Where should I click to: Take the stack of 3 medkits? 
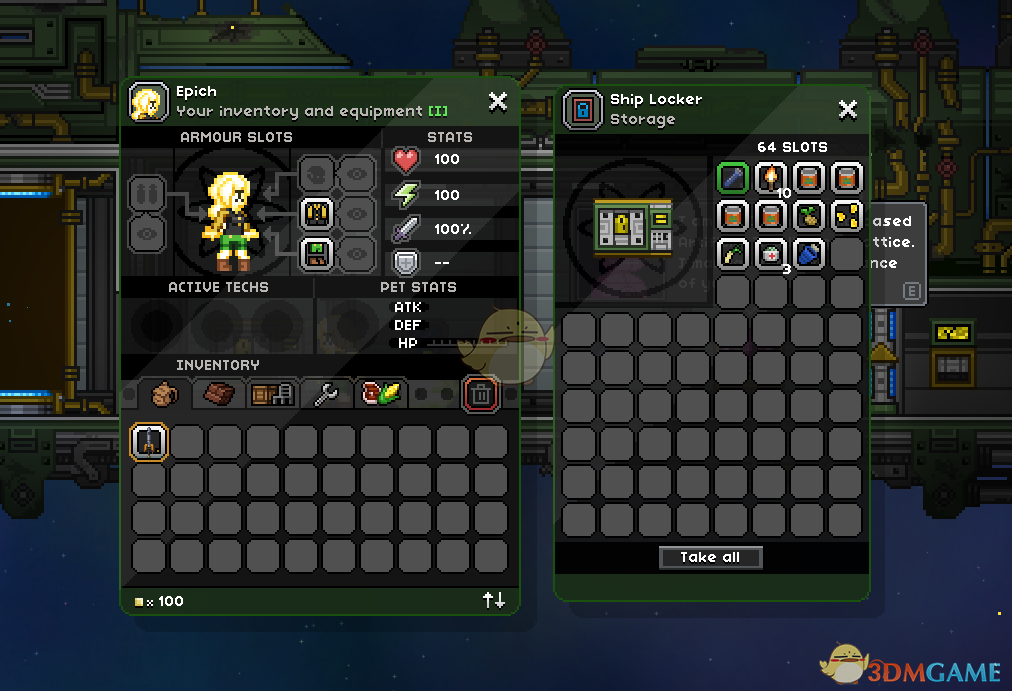tap(771, 254)
